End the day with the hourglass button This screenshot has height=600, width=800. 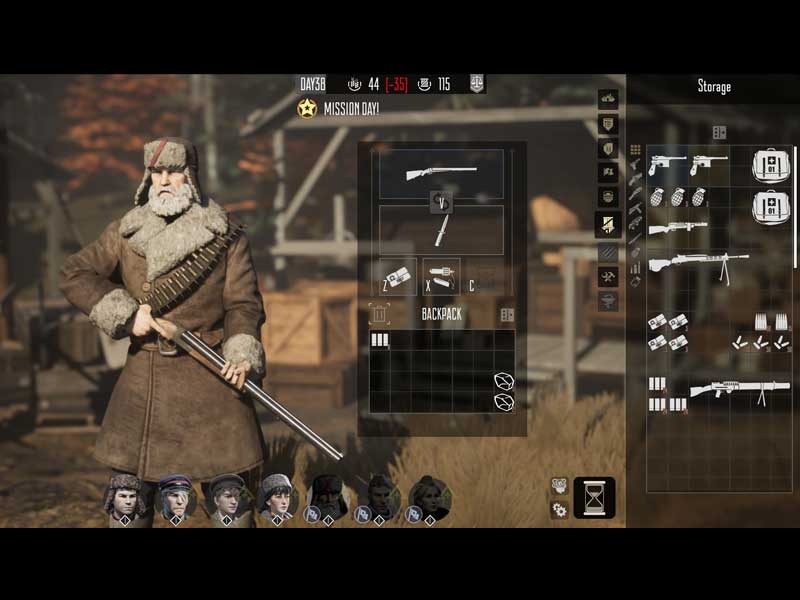tap(594, 497)
